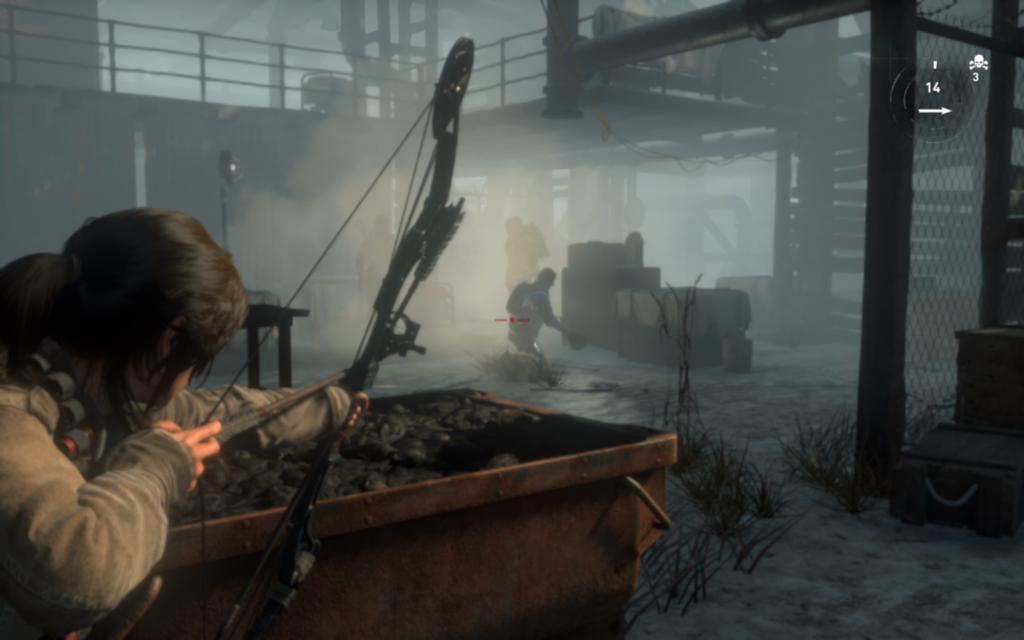
Task: Select the poison arrow skull icon
Action: [x=978, y=63]
